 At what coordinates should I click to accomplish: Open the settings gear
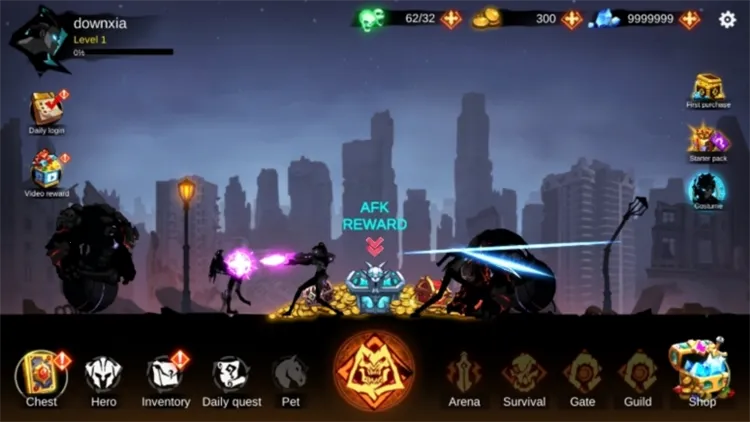[727, 19]
